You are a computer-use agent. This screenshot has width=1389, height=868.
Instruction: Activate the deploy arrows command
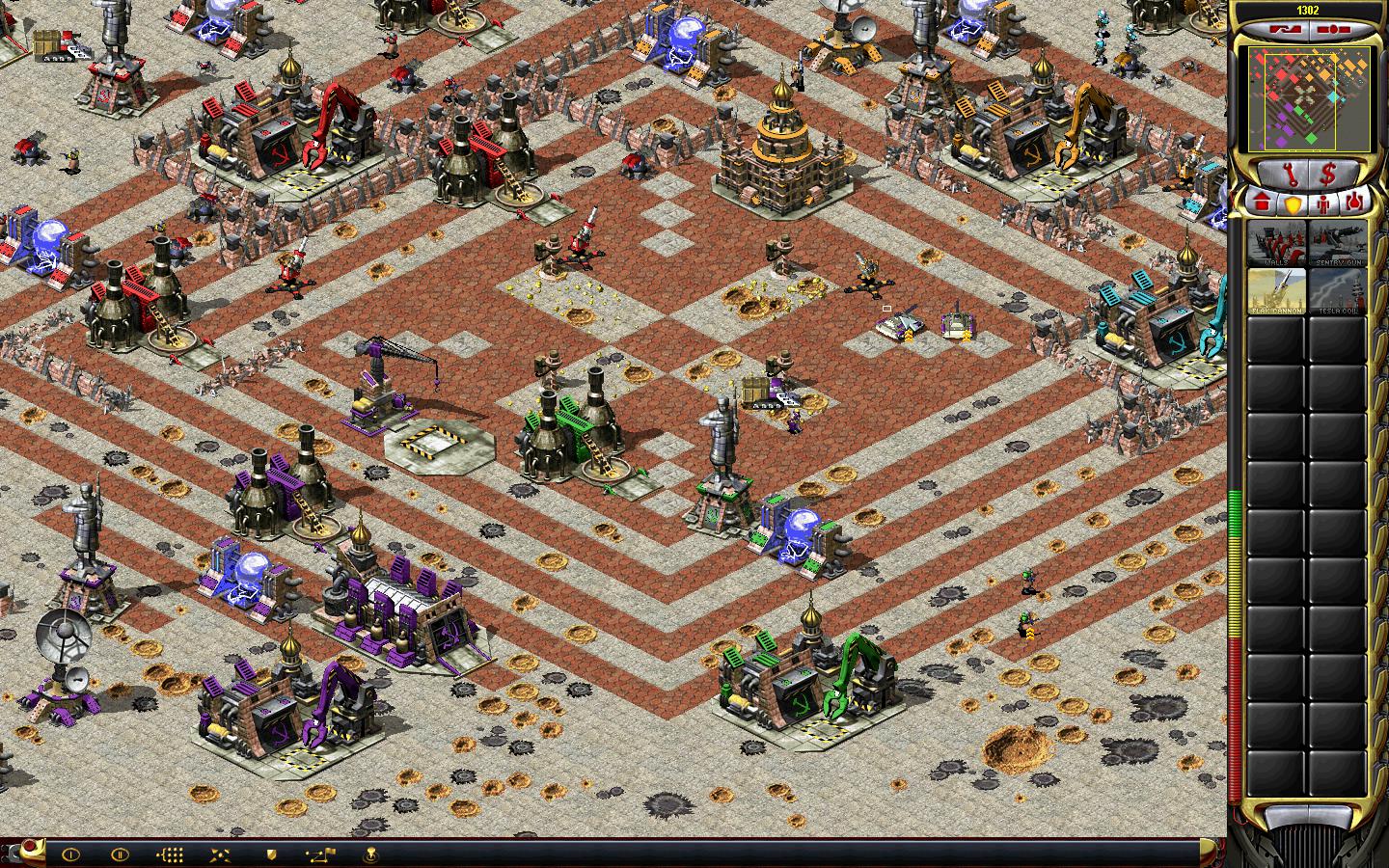pos(220,854)
